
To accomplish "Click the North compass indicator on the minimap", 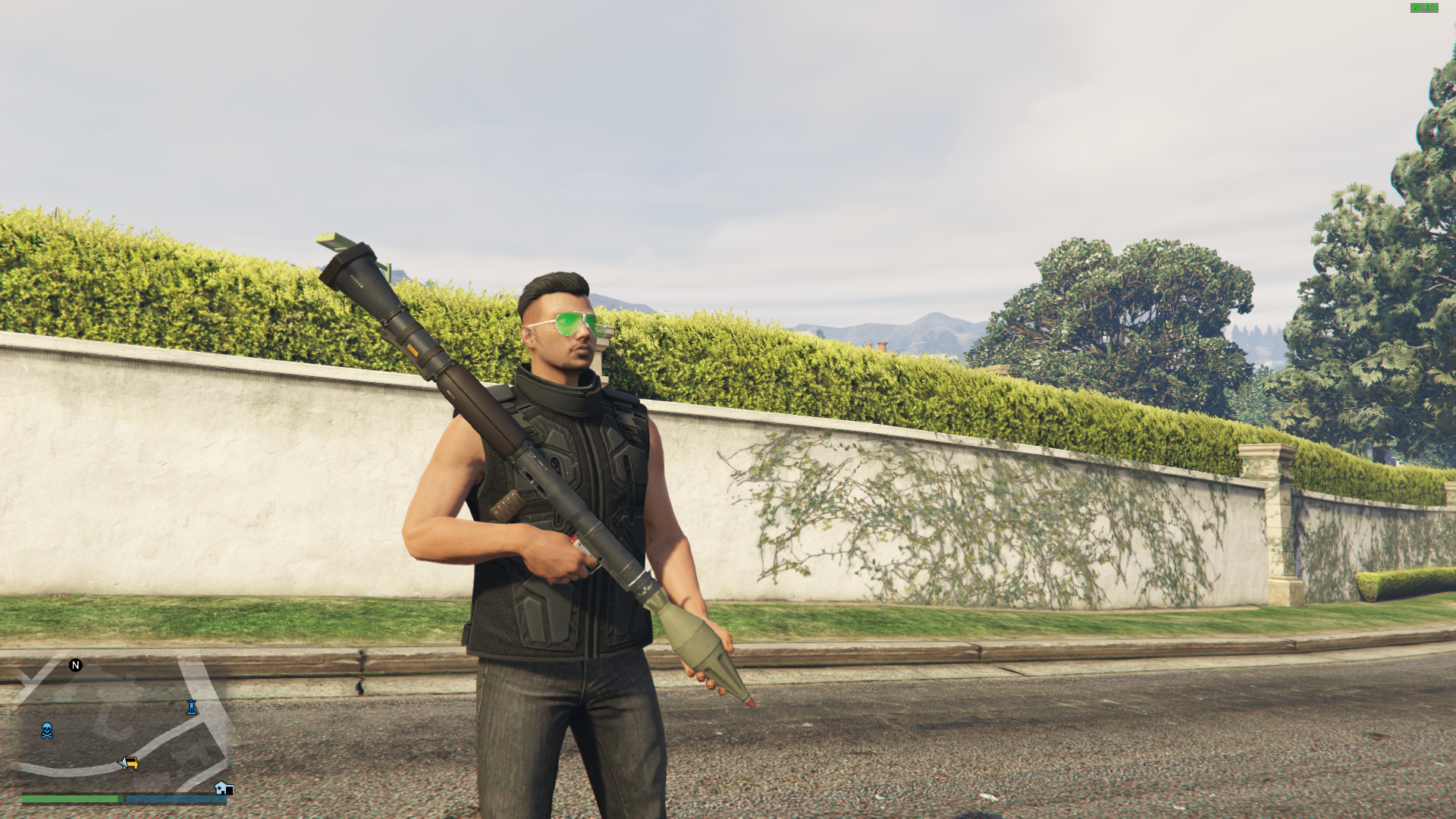I will [x=75, y=665].
